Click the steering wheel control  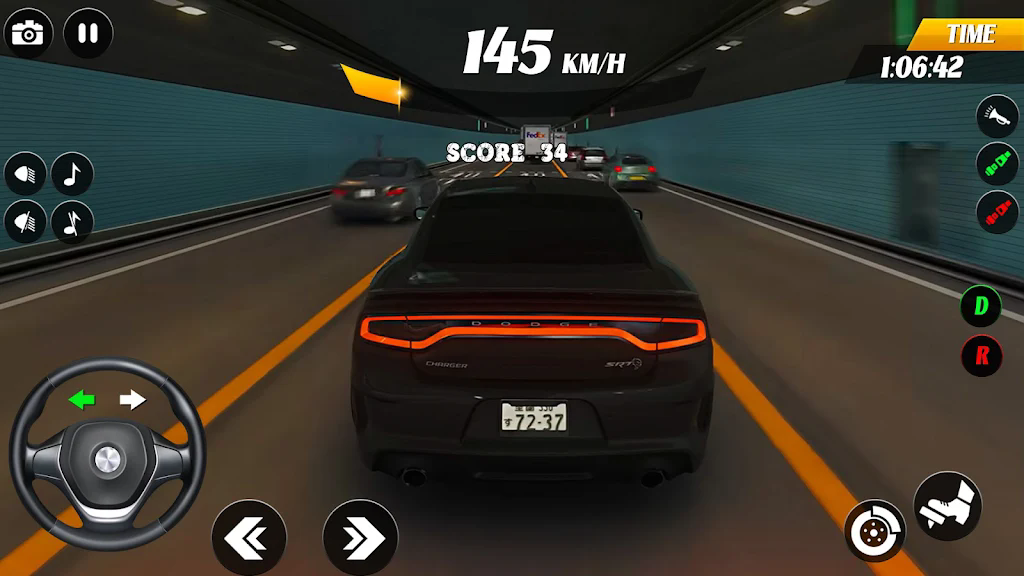[107, 458]
